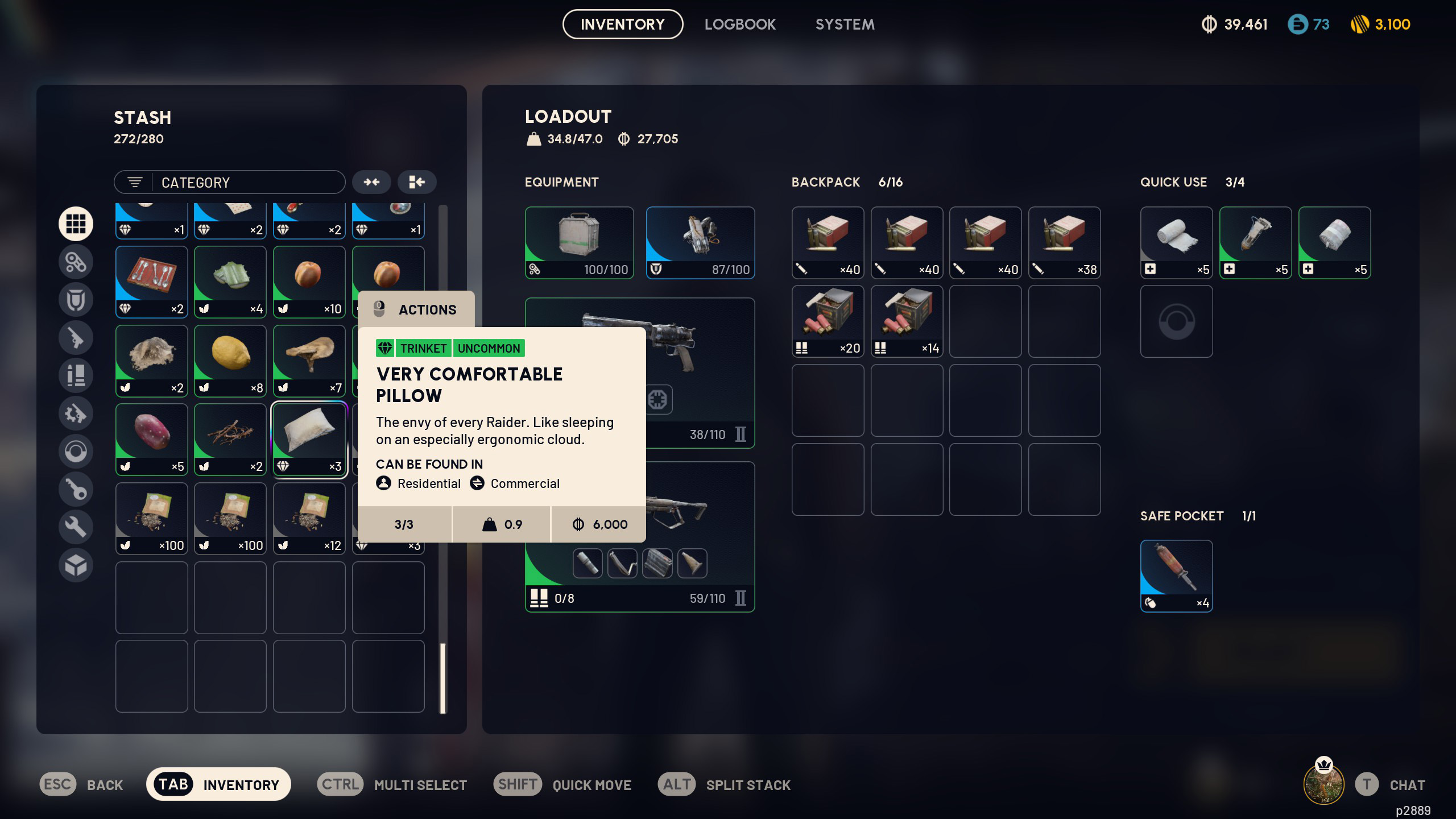This screenshot has height=819, width=1456.
Task: Filter stash by keys category
Action: [76, 489]
